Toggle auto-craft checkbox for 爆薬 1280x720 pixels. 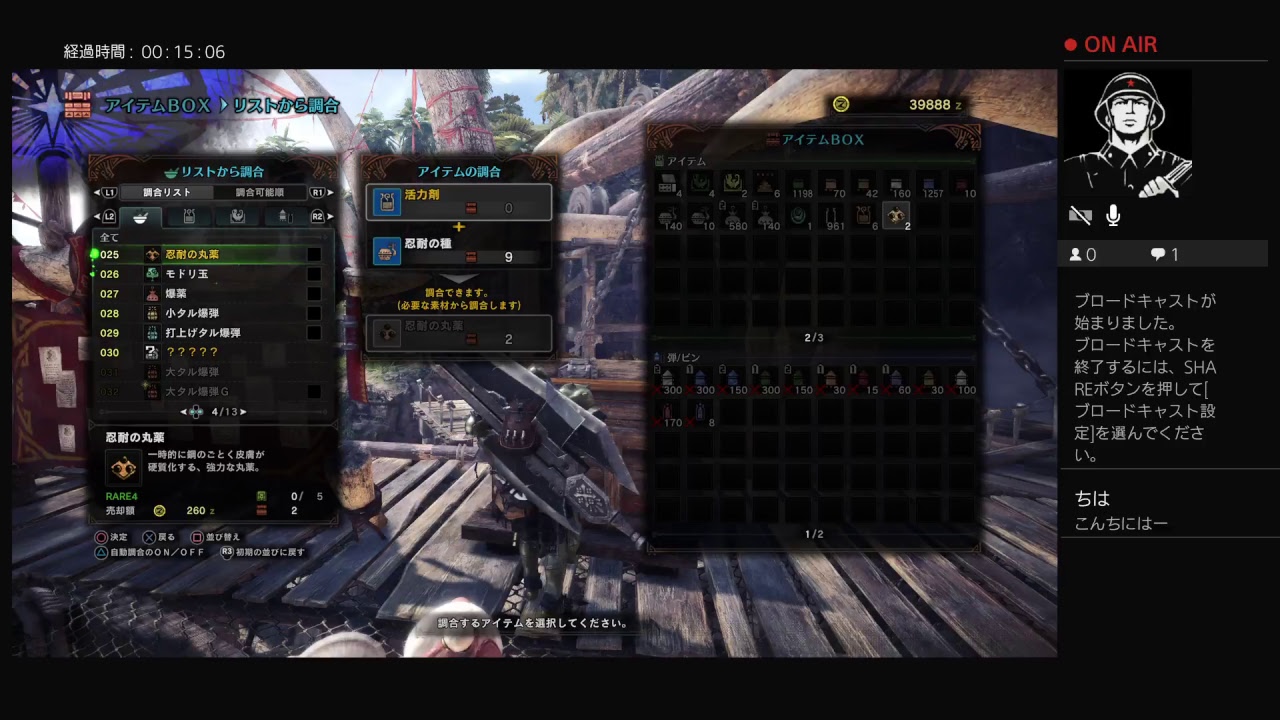click(x=314, y=294)
